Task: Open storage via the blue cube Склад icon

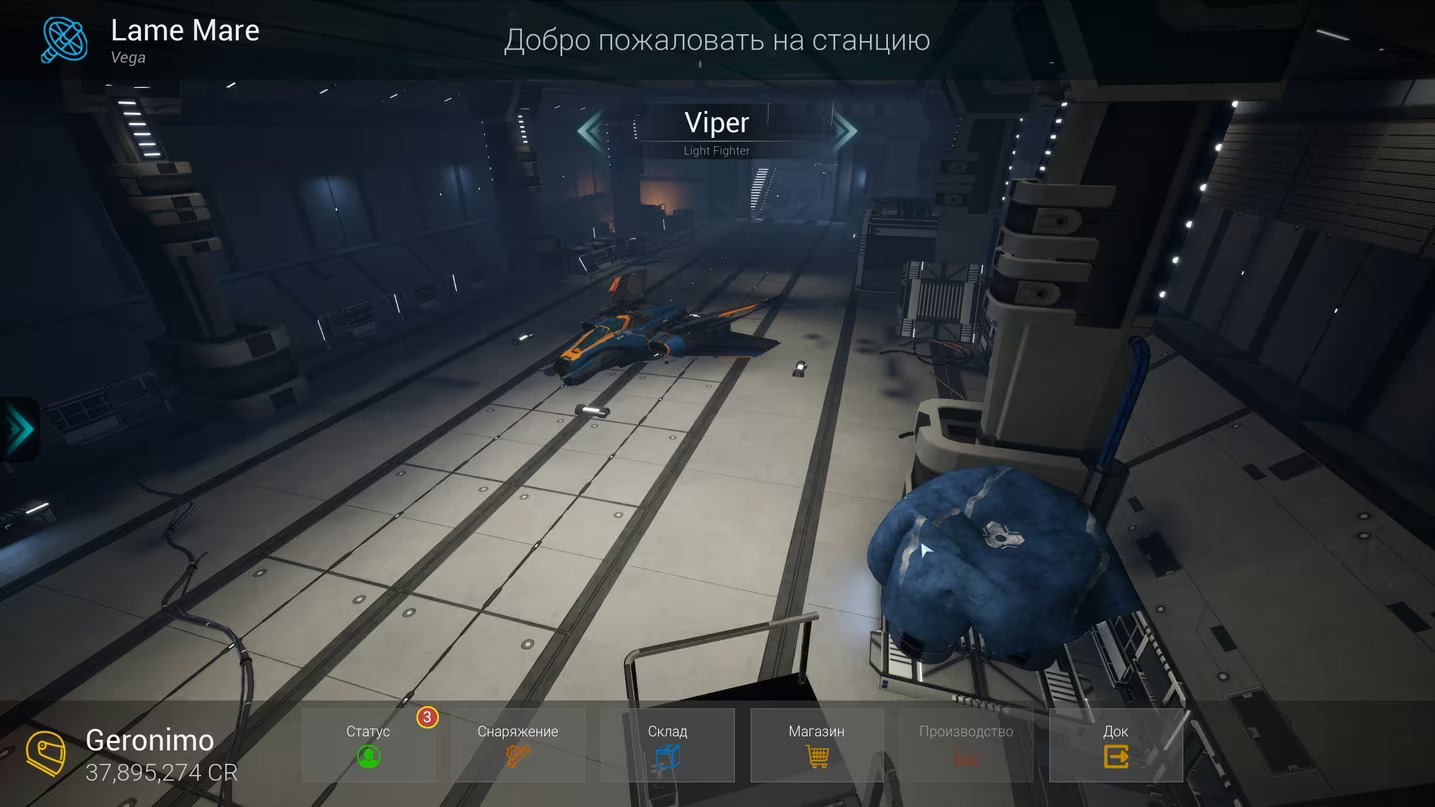Action: [667, 757]
